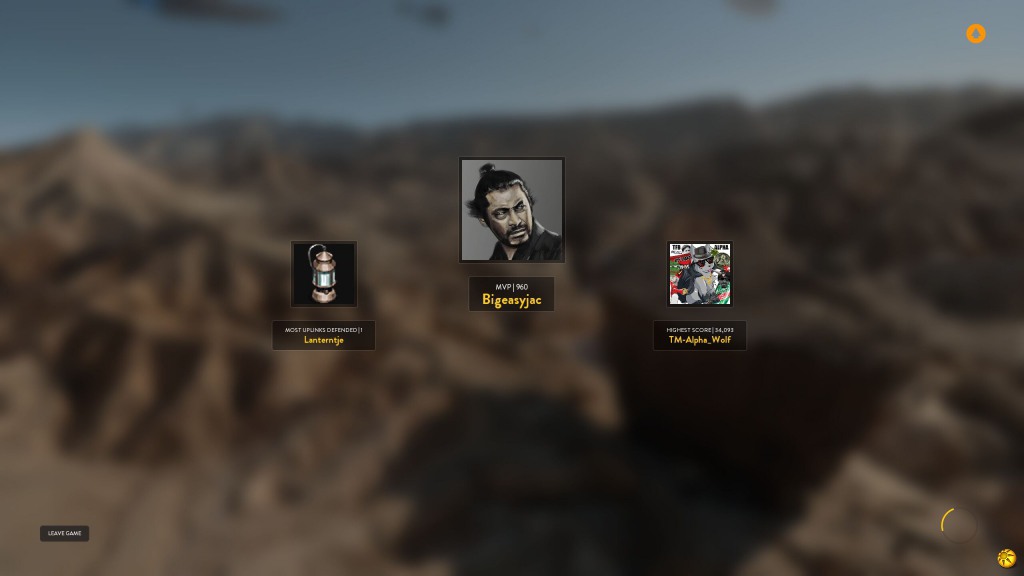Select the TM-Alpha_Wolf highest score plate
Screen dimensions: 1024x576
(x=700, y=335)
